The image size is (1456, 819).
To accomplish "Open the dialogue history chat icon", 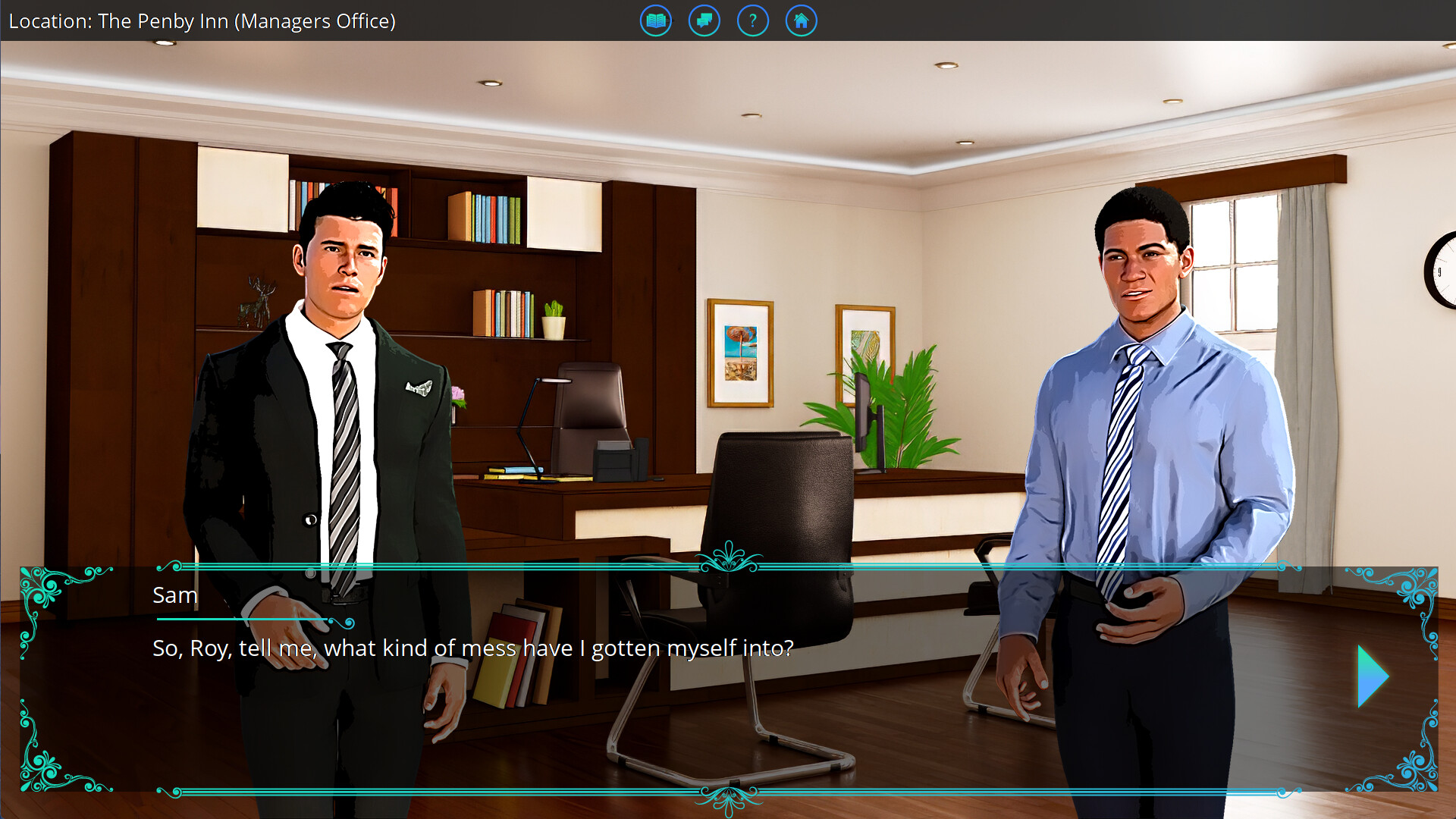I will (704, 20).
